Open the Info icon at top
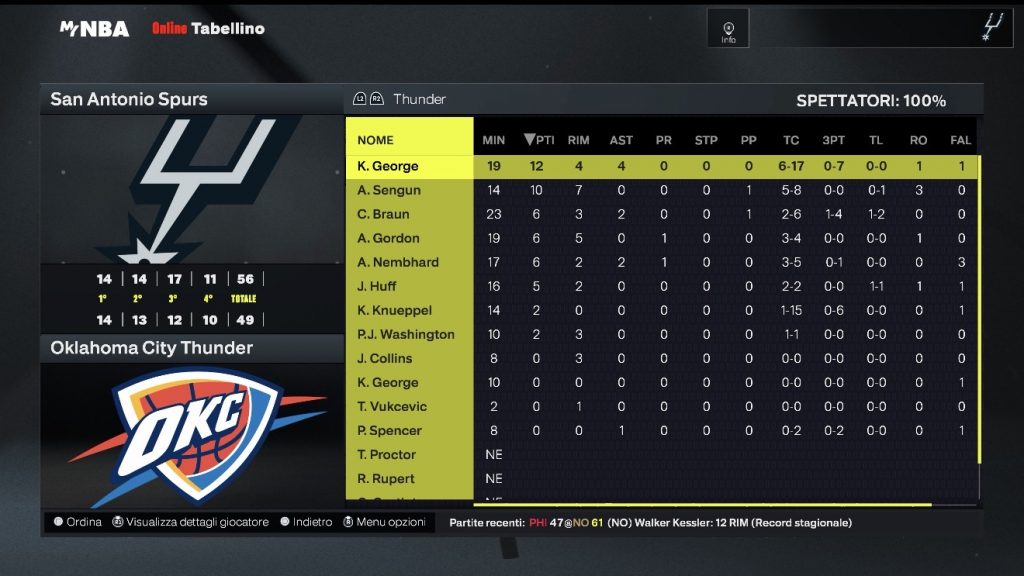The image size is (1024, 576). [x=728, y=31]
